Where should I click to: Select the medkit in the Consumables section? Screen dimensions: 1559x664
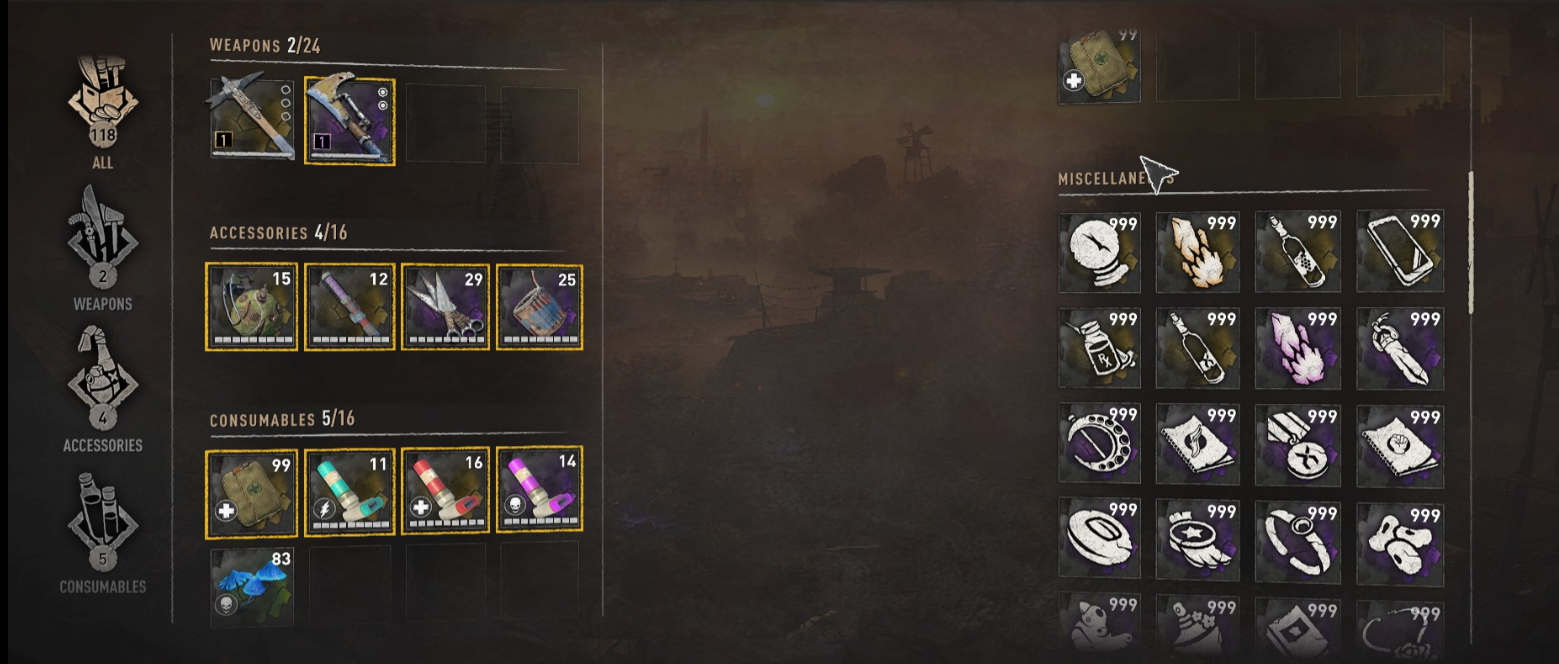[251, 492]
